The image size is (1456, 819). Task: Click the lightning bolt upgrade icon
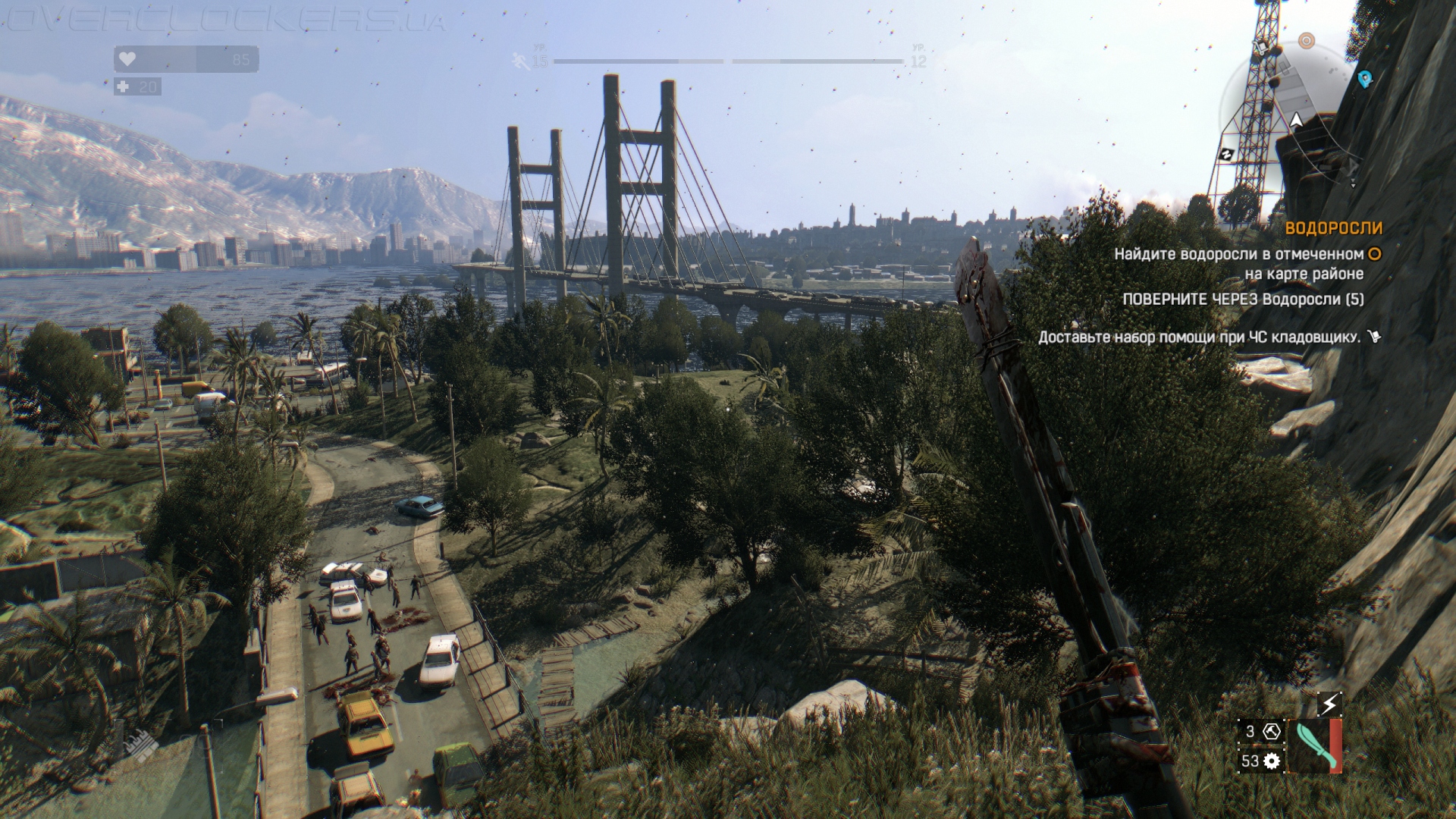pos(1329,704)
